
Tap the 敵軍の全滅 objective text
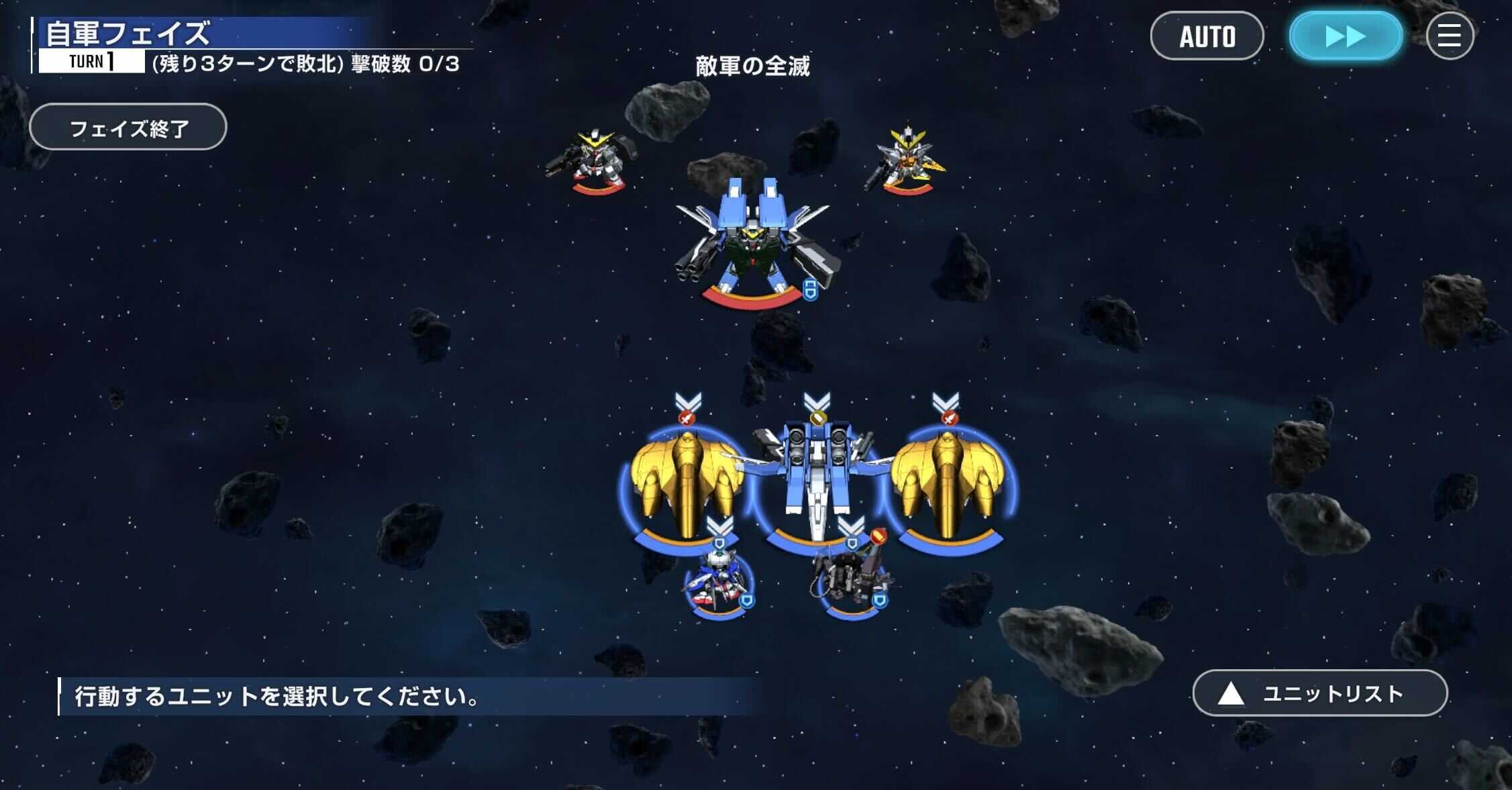752,66
